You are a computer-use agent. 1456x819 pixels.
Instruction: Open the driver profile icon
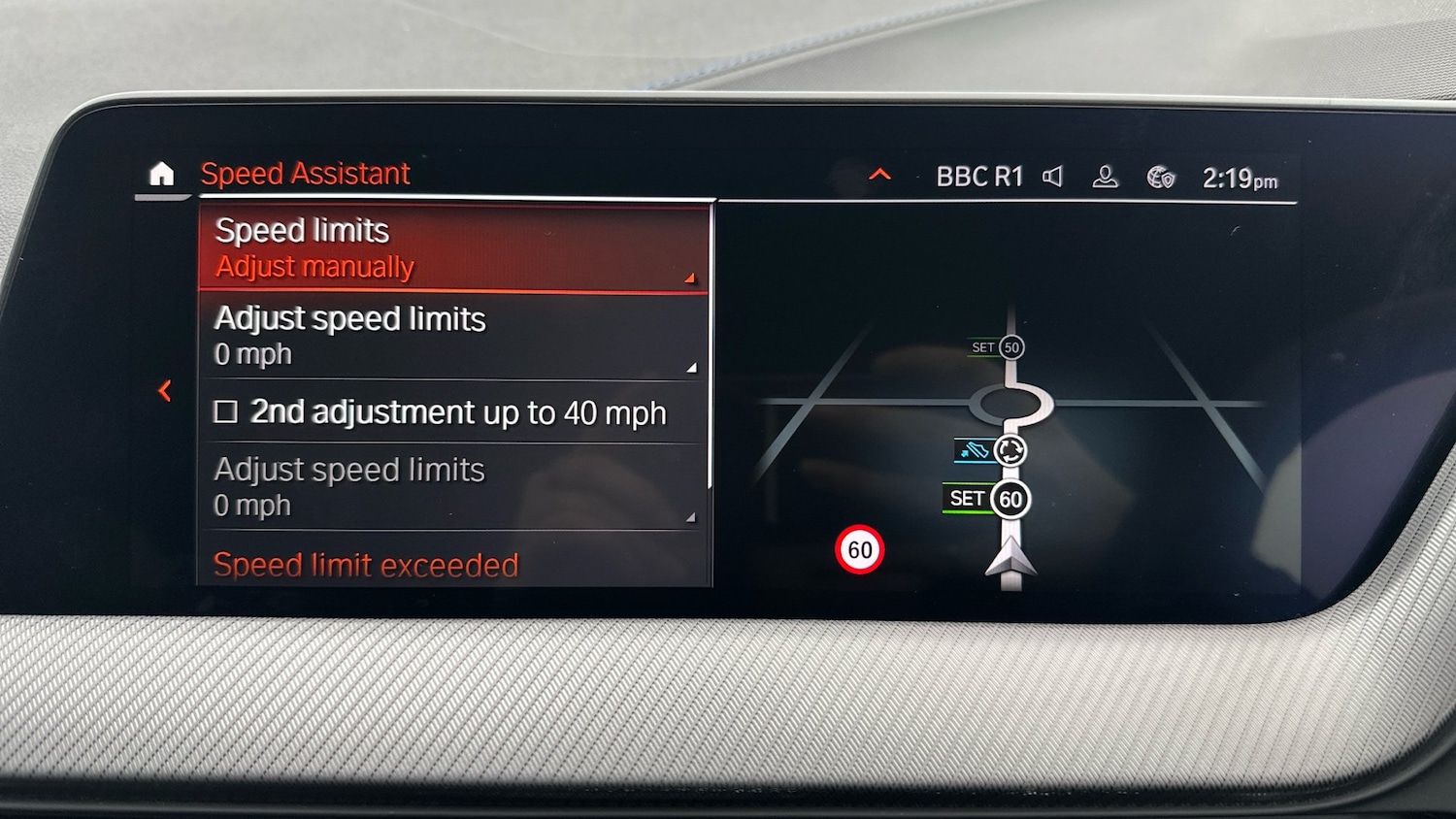tap(1107, 177)
